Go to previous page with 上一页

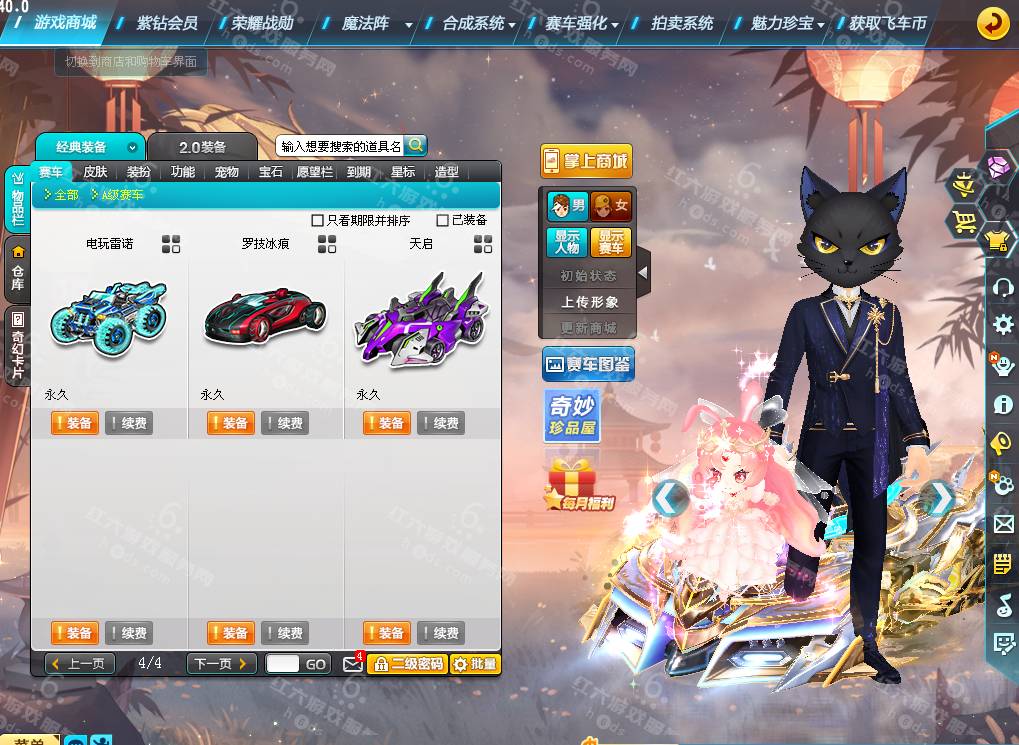click(80, 664)
